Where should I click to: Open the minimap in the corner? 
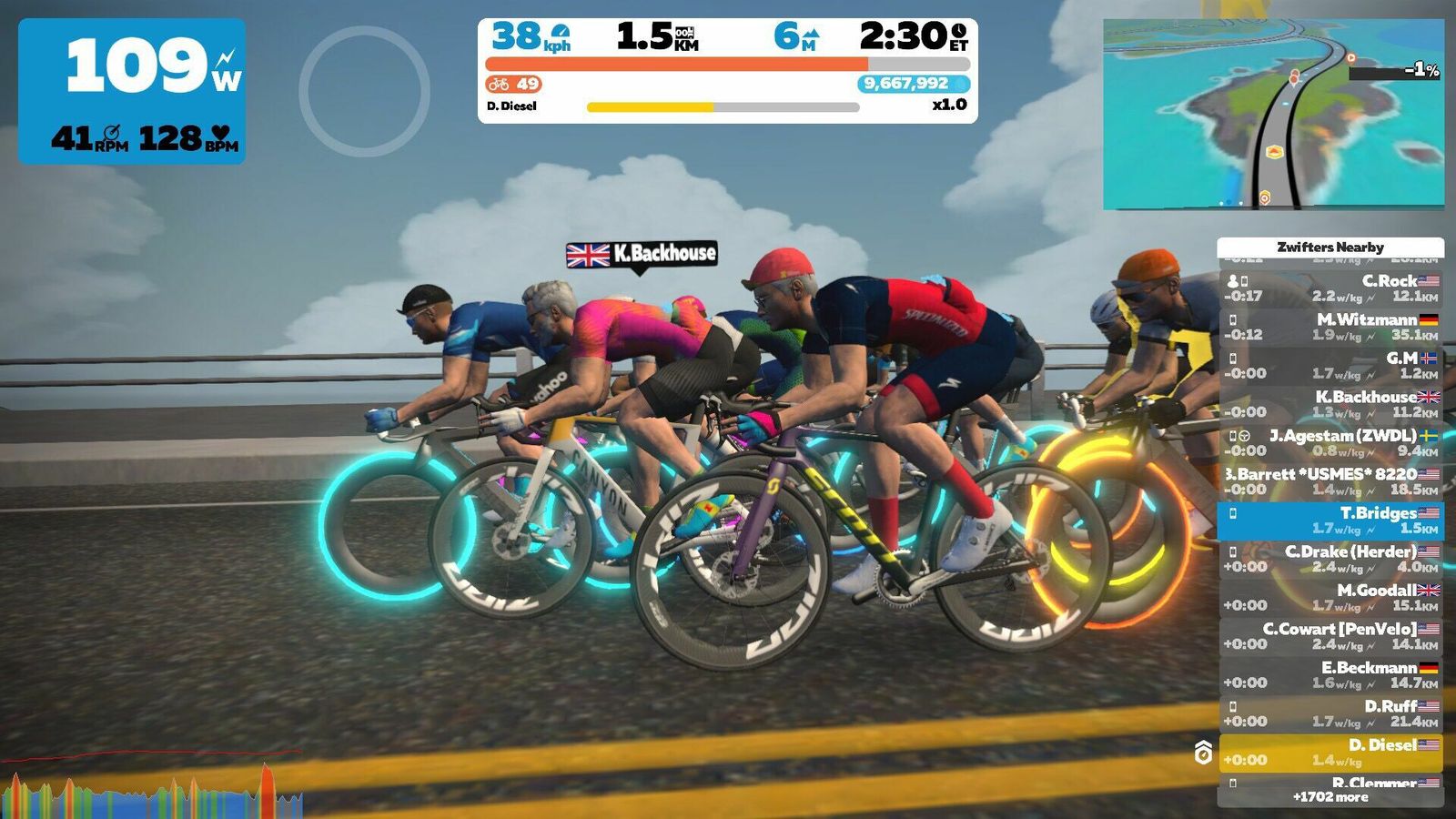[1273, 115]
